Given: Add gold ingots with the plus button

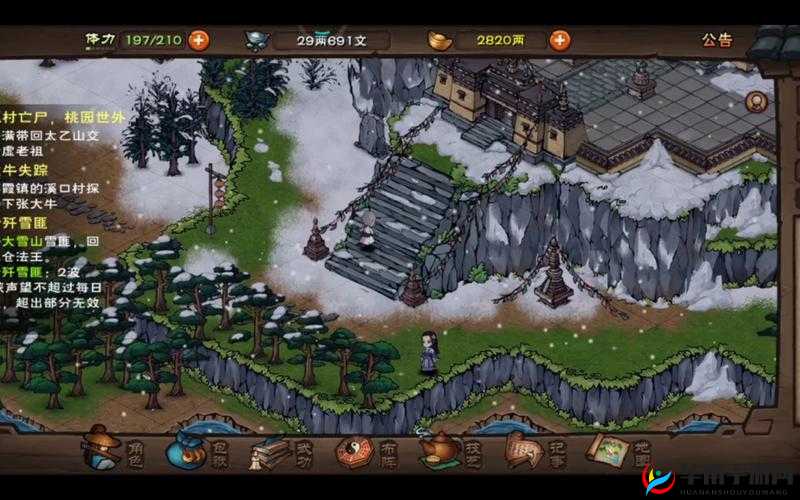Looking at the screenshot, I should click(x=560, y=40).
